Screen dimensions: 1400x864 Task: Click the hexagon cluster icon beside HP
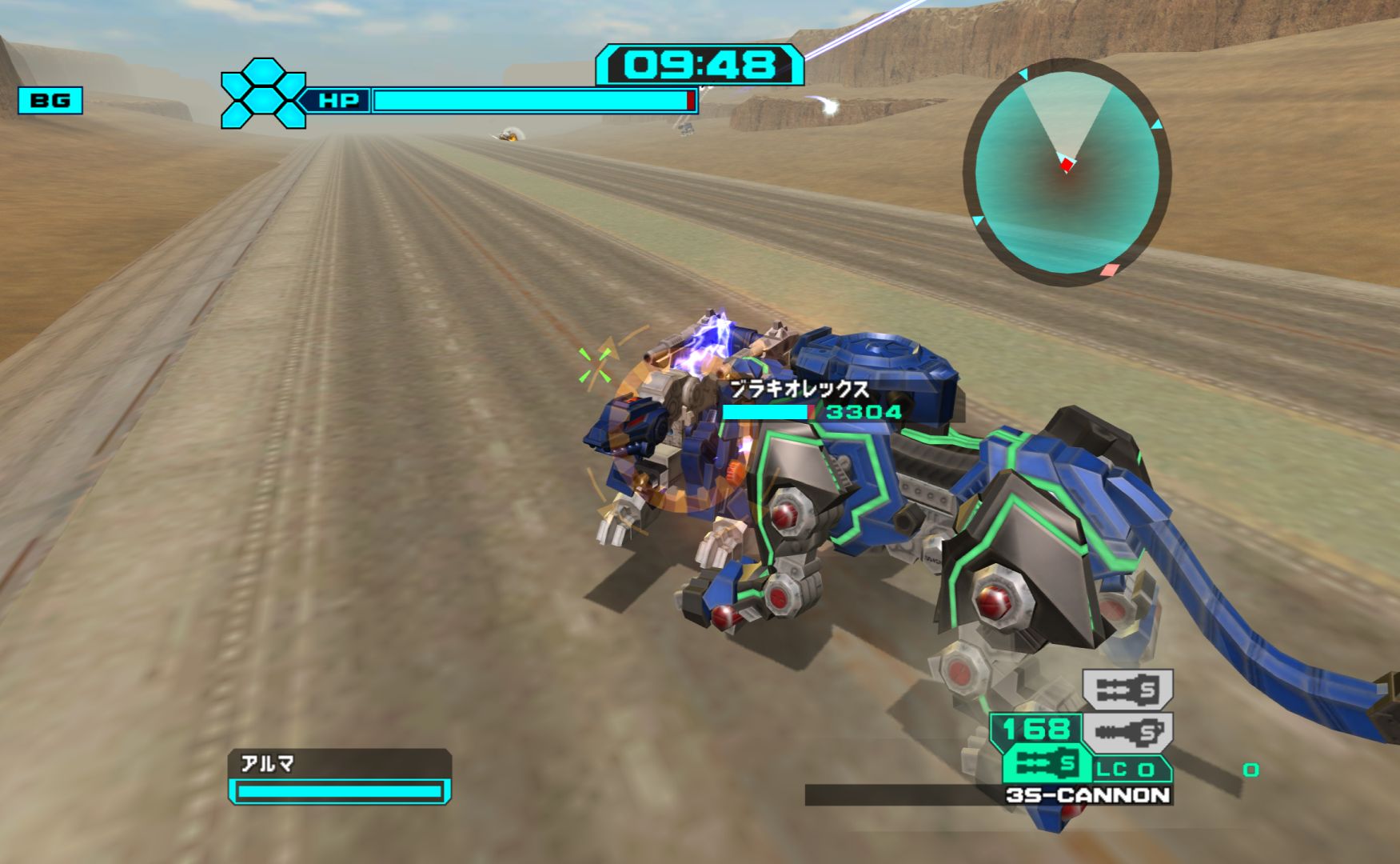click(x=263, y=94)
